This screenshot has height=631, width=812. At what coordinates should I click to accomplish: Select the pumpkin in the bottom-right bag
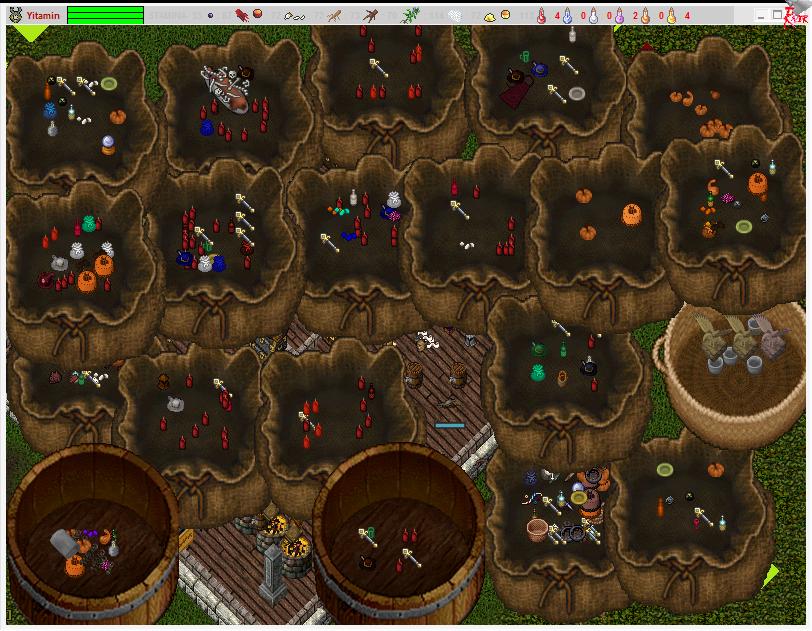pyautogui.click(x=716, y=470)
